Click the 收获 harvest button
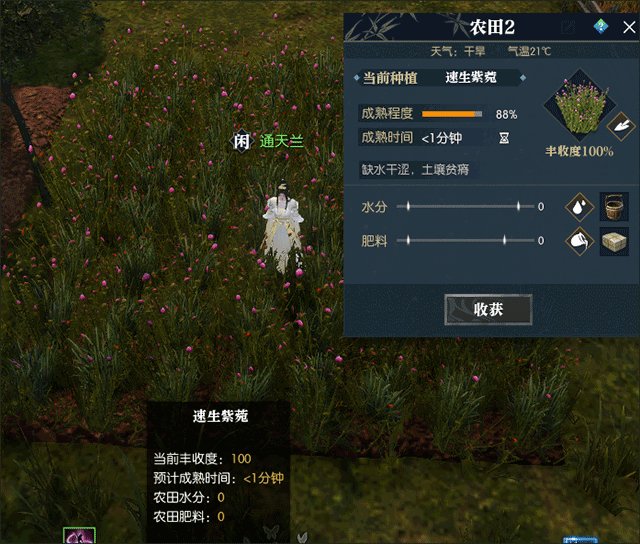This screenshot has width=640, height=544. [x=488, y=309]
